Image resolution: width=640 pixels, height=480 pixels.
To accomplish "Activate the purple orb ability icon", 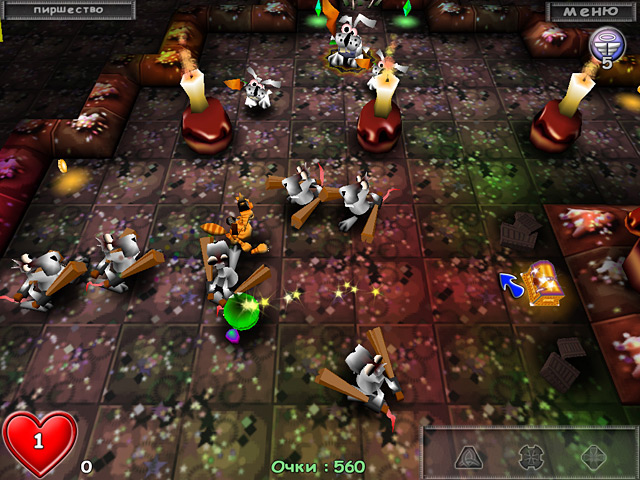I will 605,43.
